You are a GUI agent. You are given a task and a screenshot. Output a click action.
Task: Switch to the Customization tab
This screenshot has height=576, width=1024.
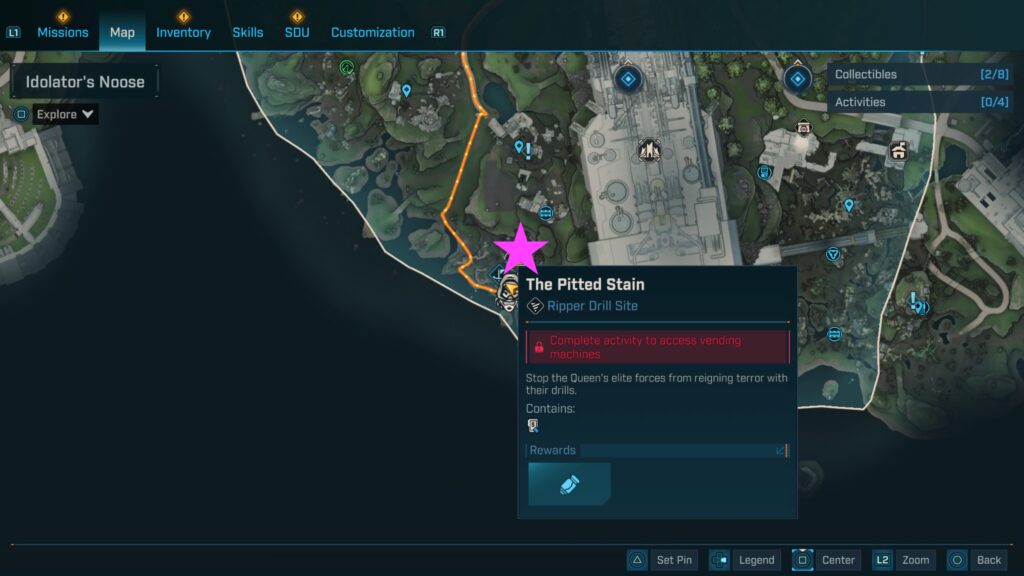click(372, 32)
